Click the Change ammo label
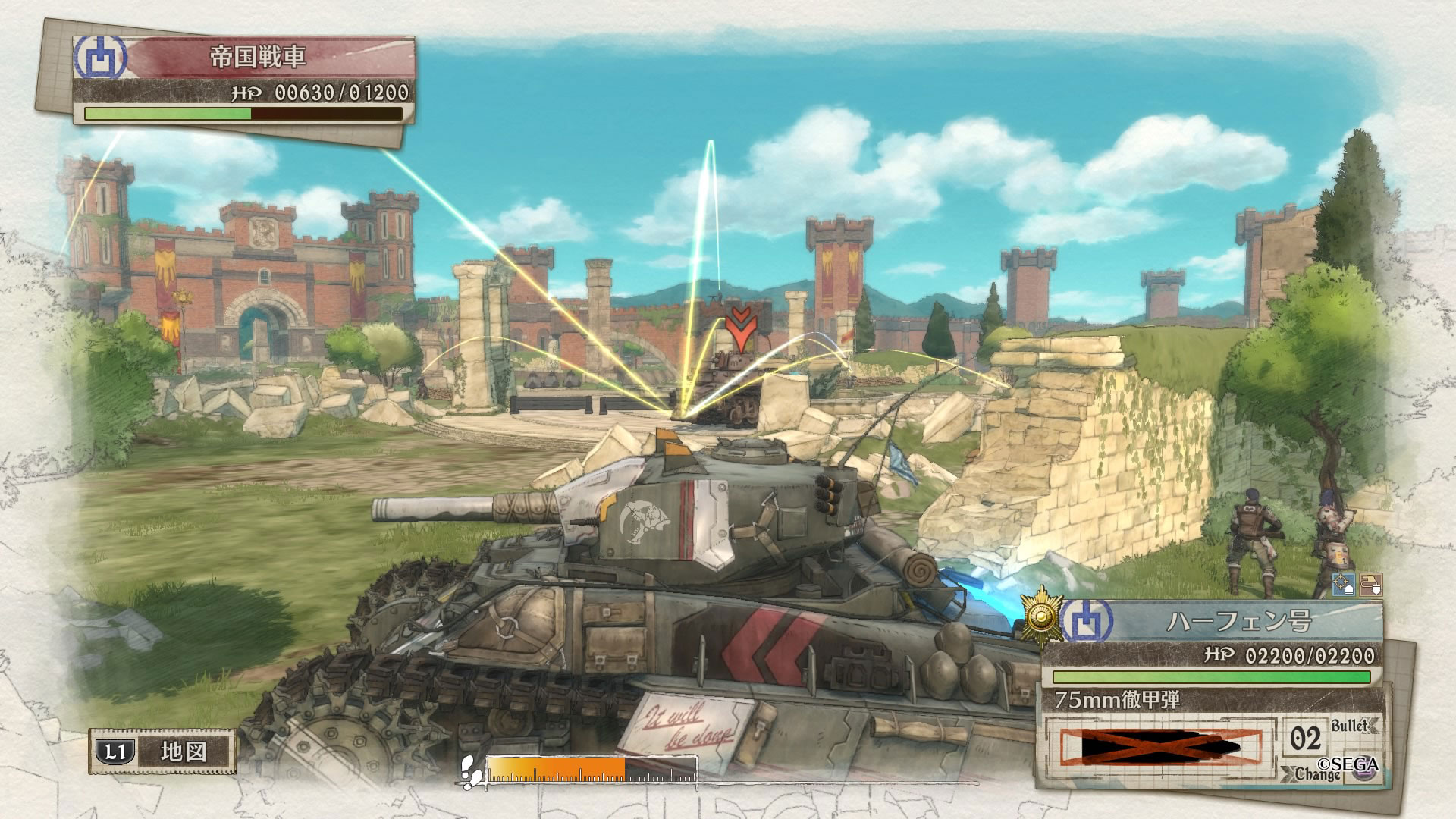This screenshot has height=819, width=1456. (x=1316, y=774)
